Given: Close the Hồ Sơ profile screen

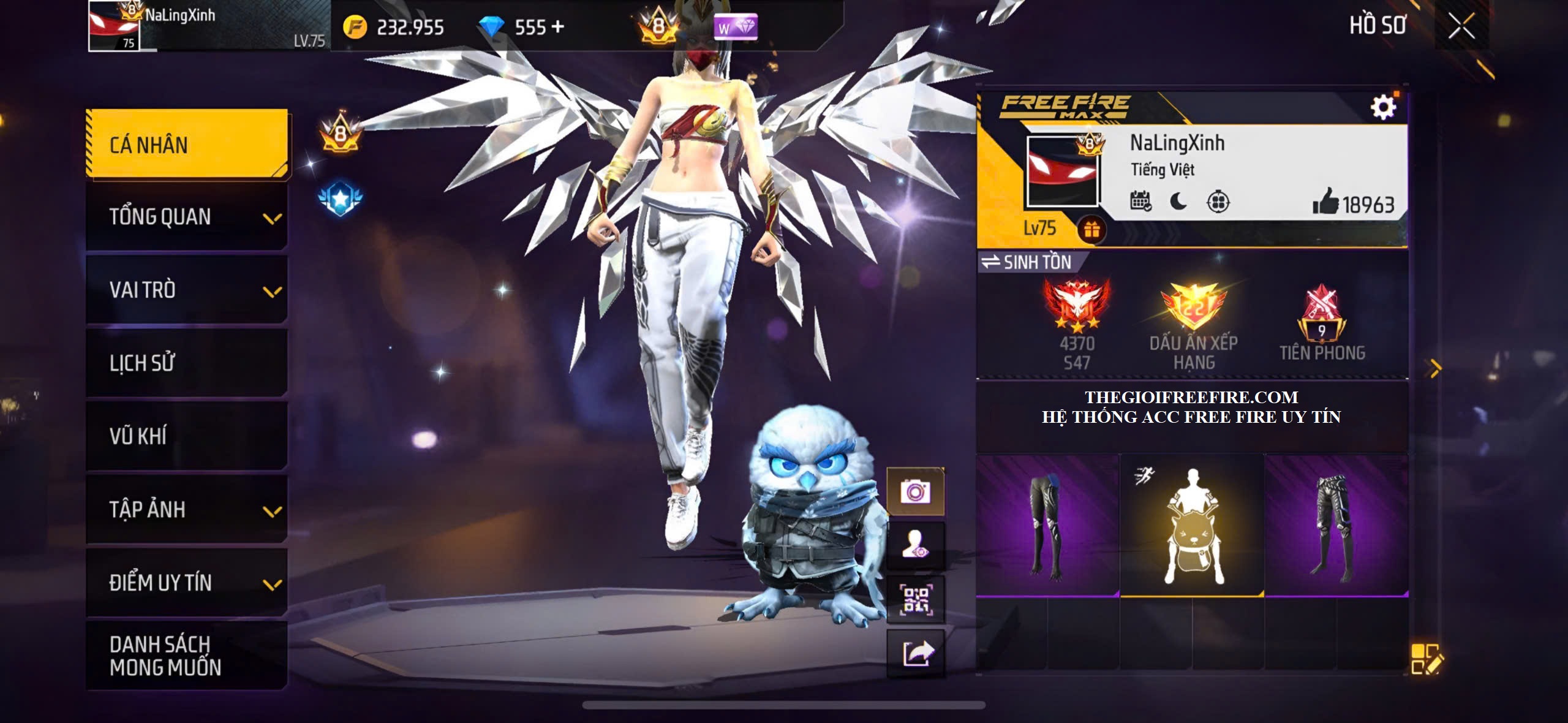Looking at the screenshot, I should point(1461,26).
